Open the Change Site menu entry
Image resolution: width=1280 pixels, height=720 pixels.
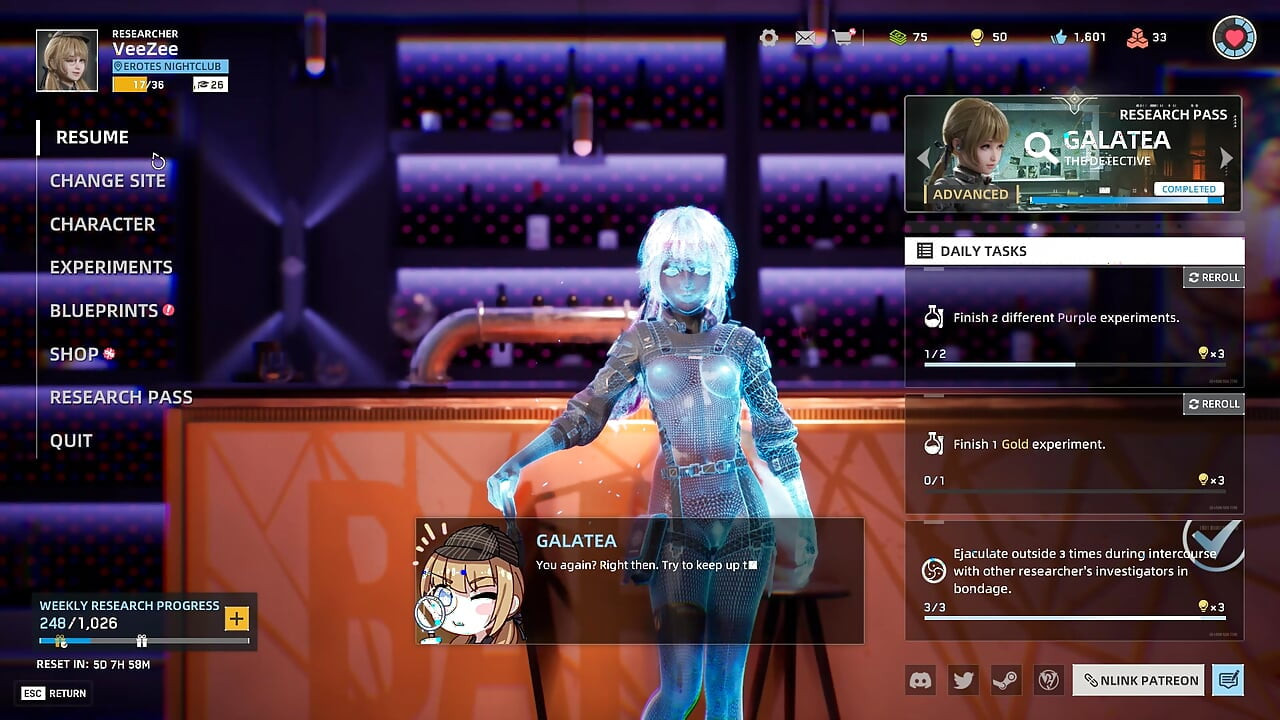coord(107,181)
